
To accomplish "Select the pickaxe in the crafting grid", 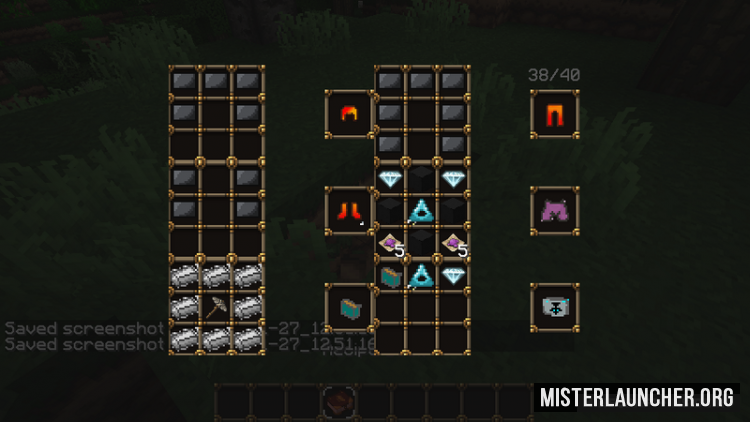I will [217, 308].
